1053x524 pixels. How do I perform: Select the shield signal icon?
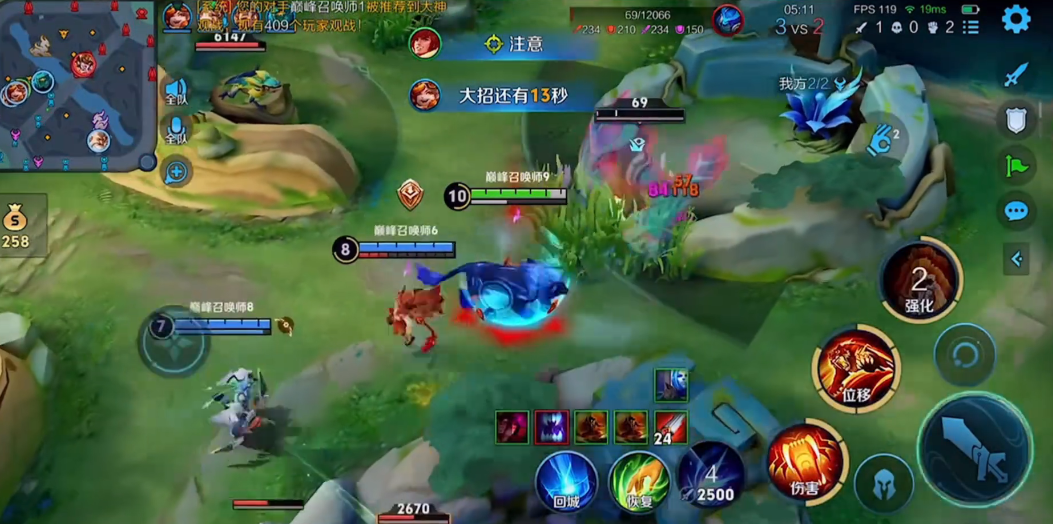point(1016,121)
